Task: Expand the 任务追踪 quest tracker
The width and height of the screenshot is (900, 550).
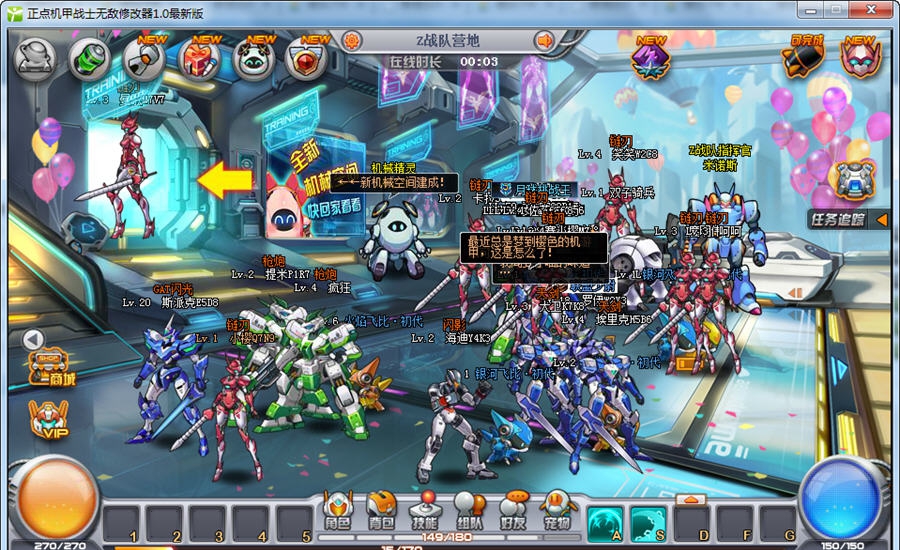Action: point(882,219)
